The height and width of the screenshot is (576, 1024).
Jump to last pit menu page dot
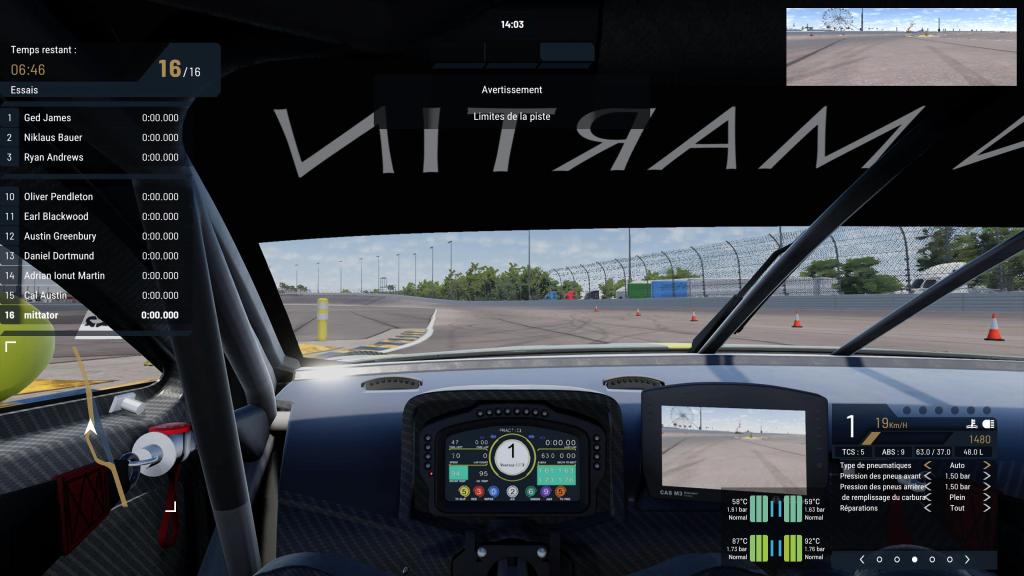[x=950, y=559]
